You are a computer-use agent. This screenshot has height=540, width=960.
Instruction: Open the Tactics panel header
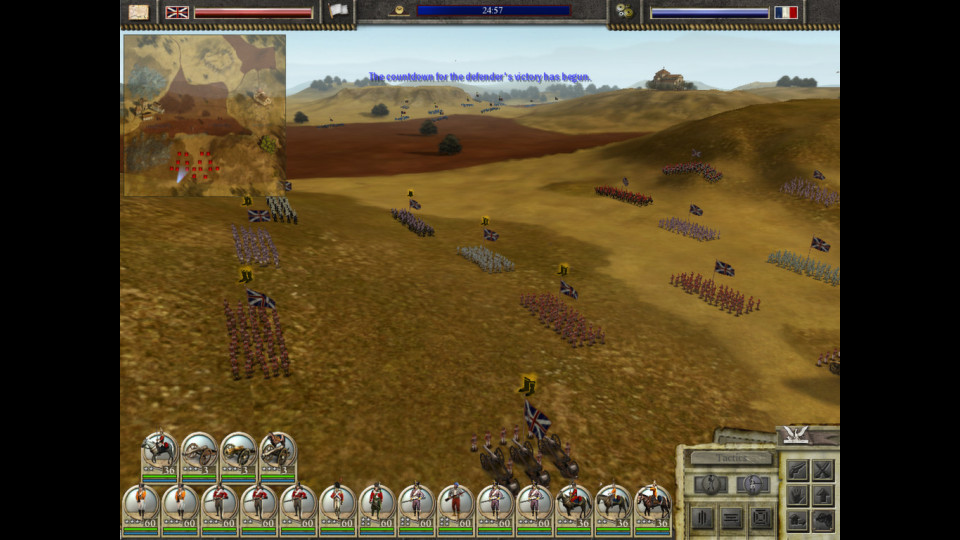731,458
